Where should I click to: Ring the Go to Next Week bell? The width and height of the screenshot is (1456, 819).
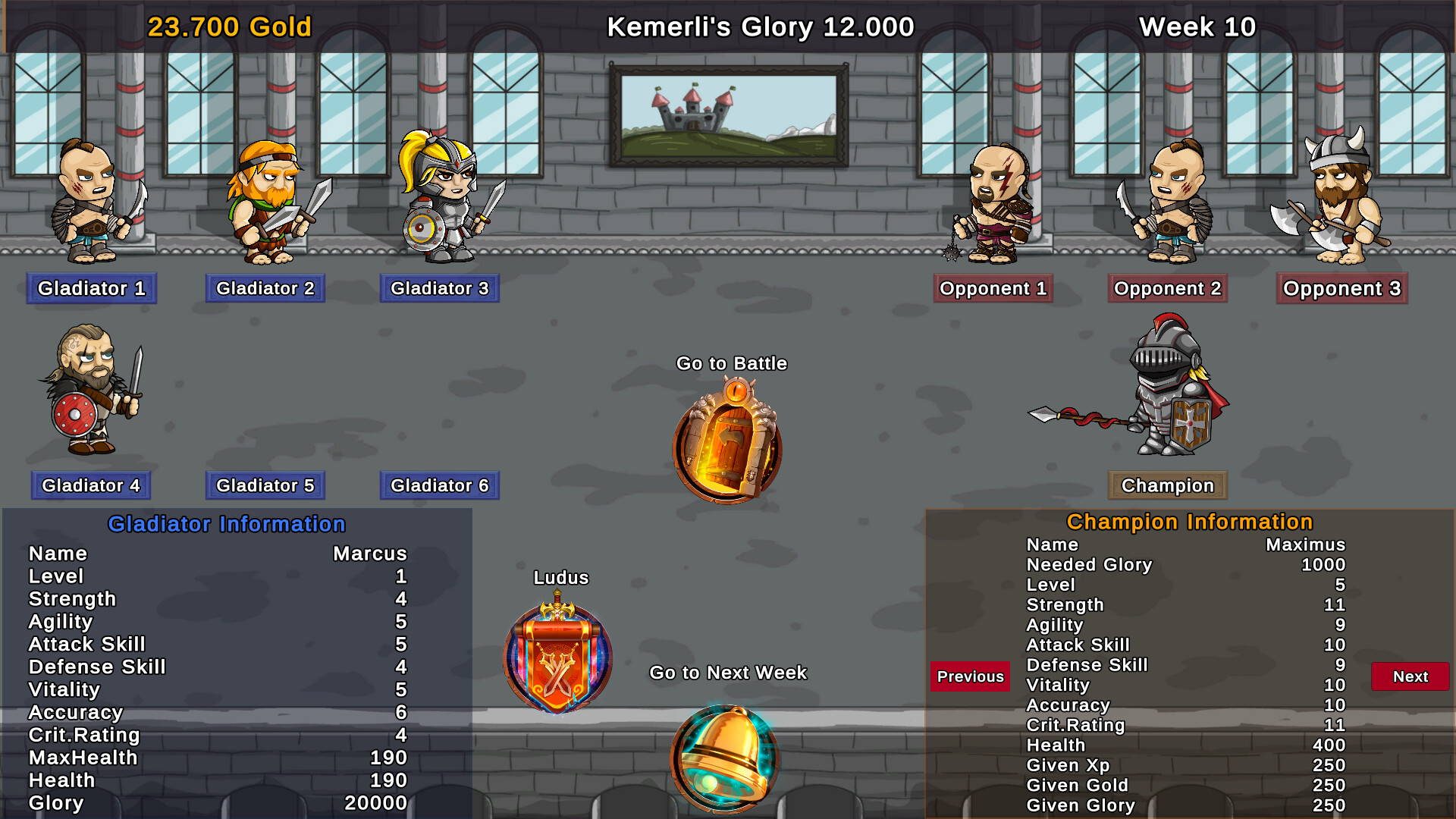(726, 758)
